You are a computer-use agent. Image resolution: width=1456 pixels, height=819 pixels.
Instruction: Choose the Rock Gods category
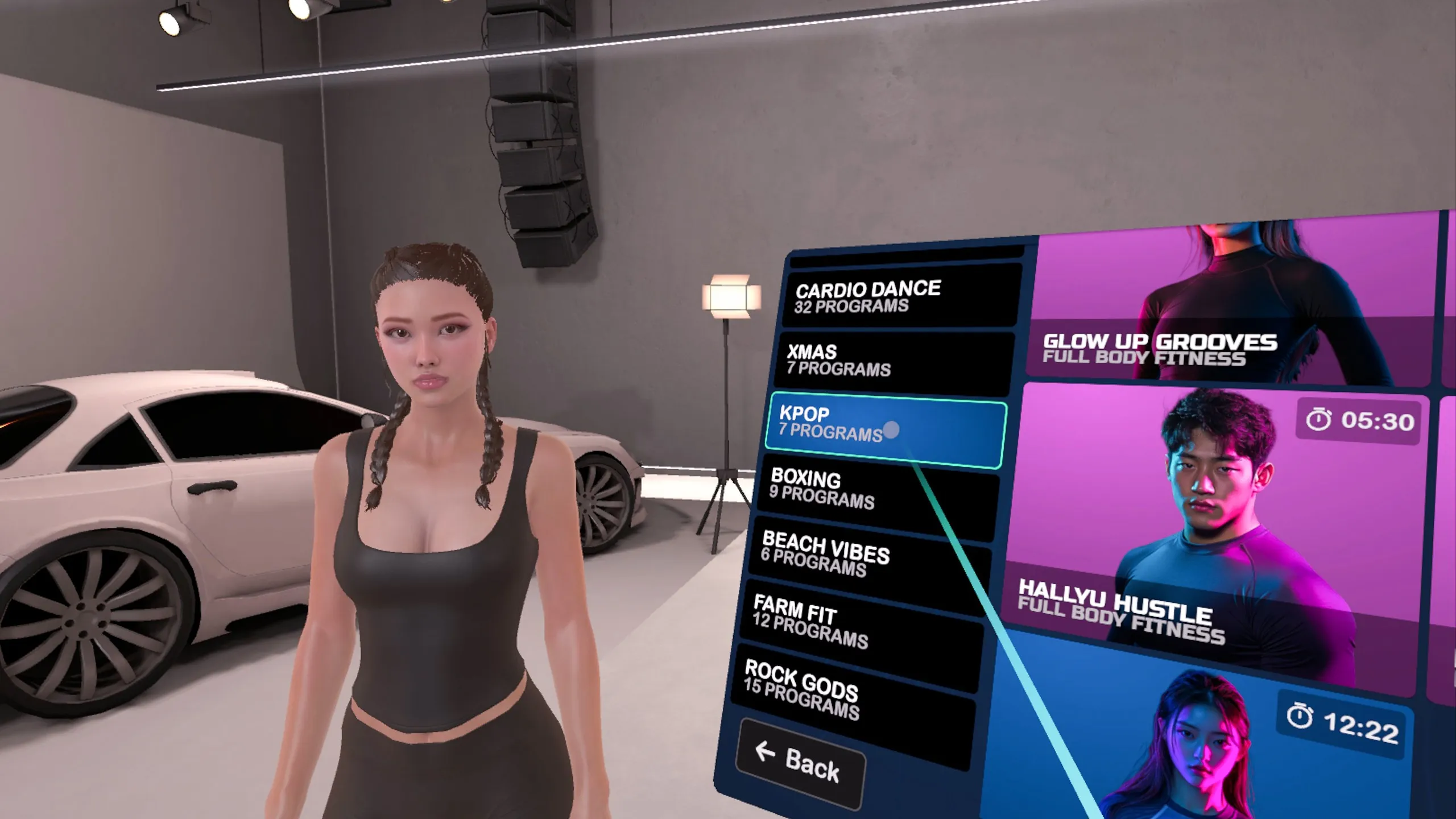click(x=853, y=695)
